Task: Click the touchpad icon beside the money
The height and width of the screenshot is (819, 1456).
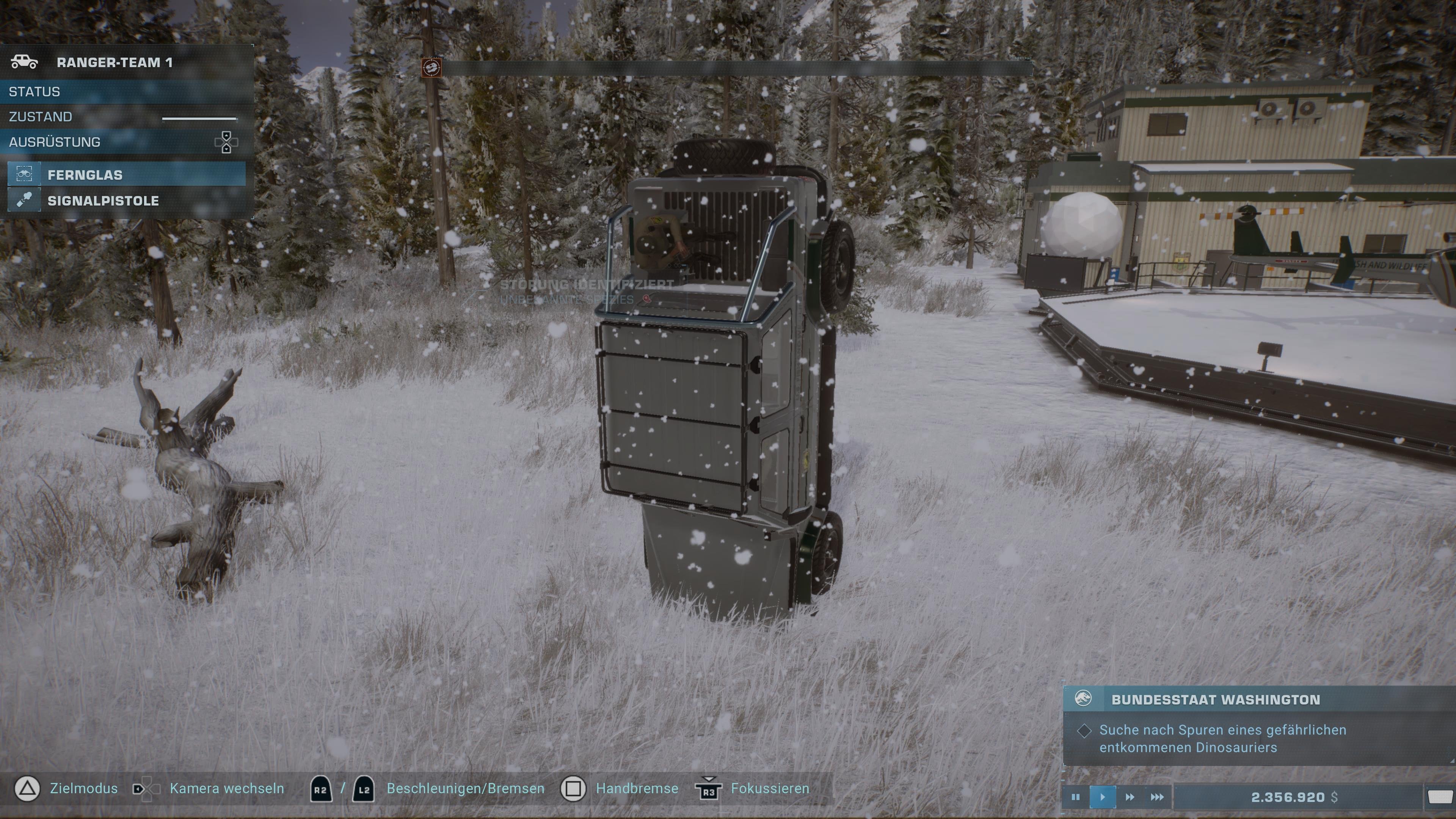Action: 1439,797
